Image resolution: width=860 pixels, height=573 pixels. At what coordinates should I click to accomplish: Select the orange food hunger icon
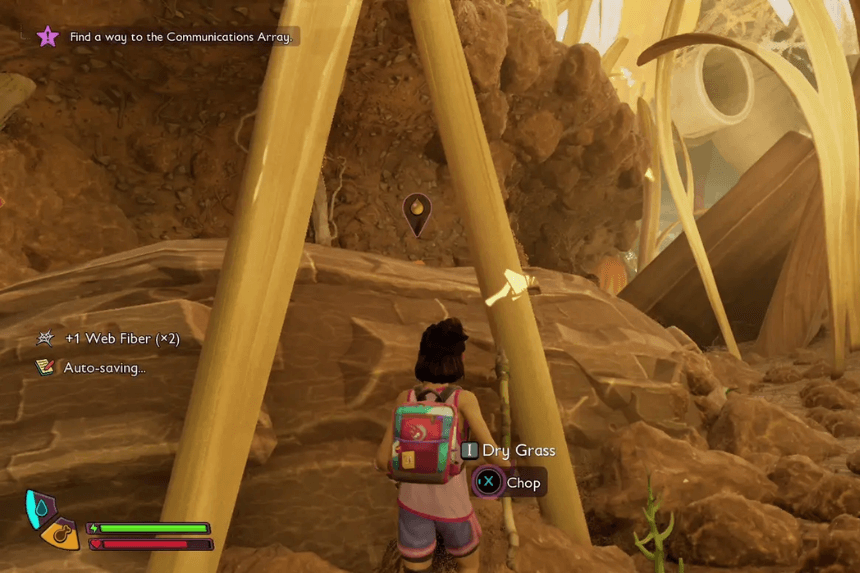[61, 532]
